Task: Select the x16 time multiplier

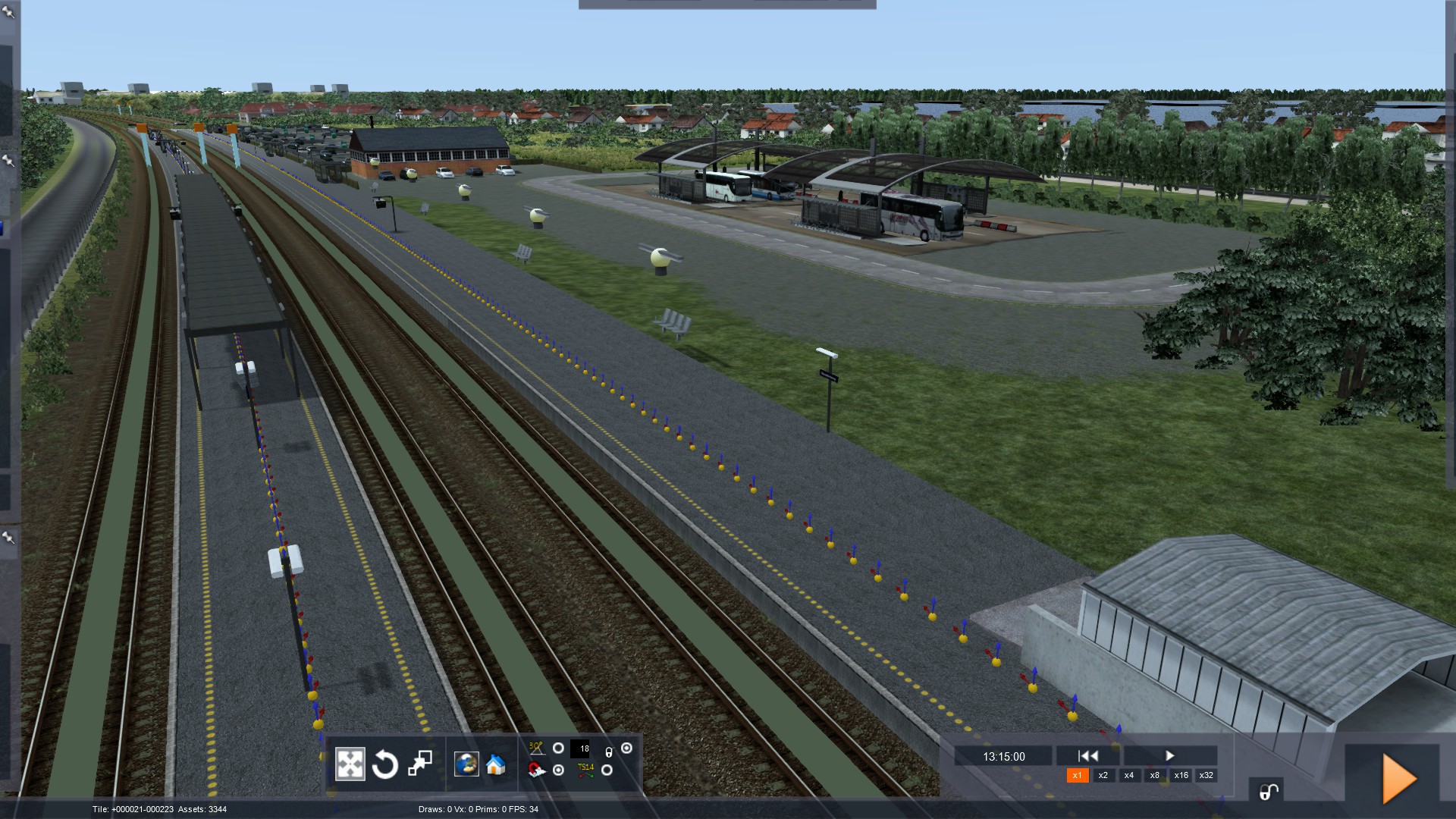Action: (x=1181, y=775)
